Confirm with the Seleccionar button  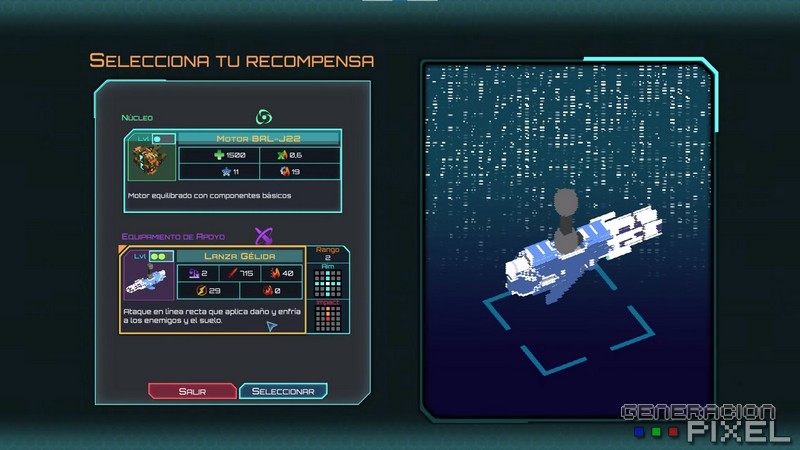point(283,391)
